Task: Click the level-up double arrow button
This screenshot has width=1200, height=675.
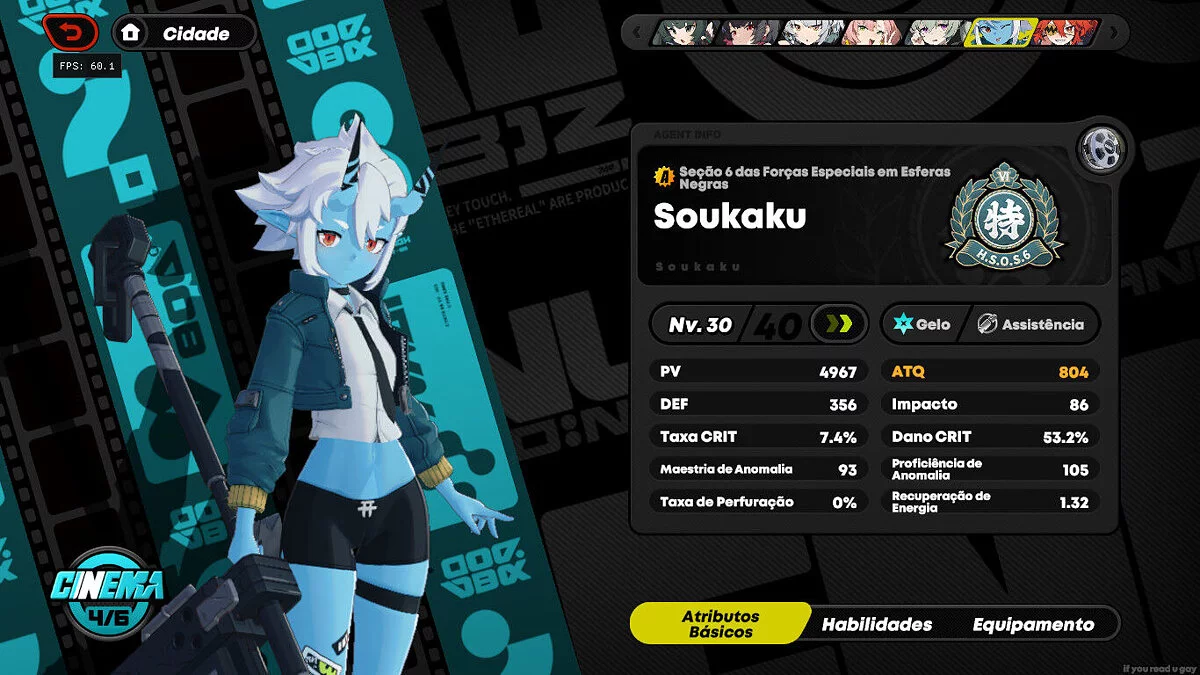Action: (x=838, y=324)
